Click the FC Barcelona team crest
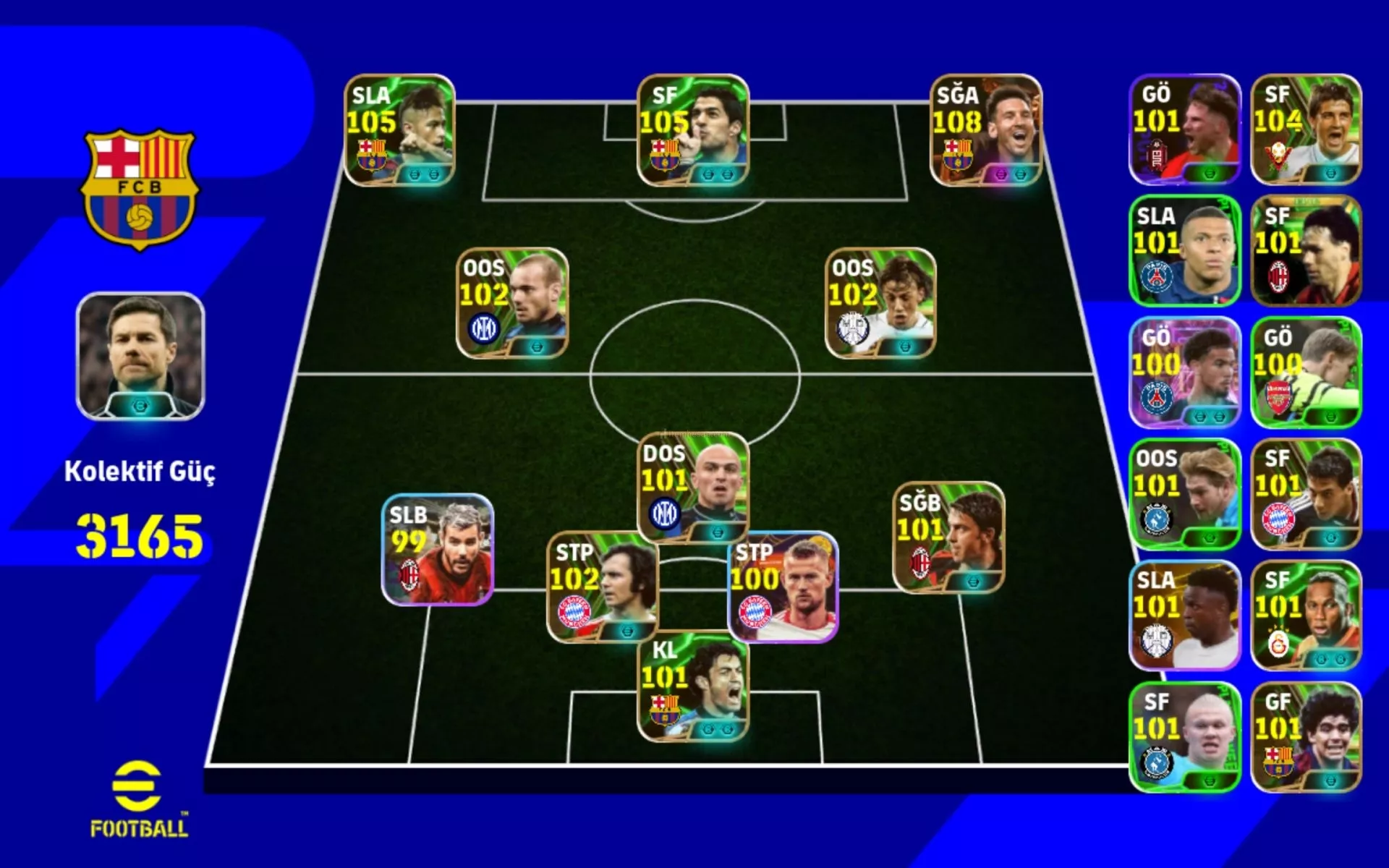Image resolution: width=1389 pixels, height=868 pixels. tap(140, 190)
